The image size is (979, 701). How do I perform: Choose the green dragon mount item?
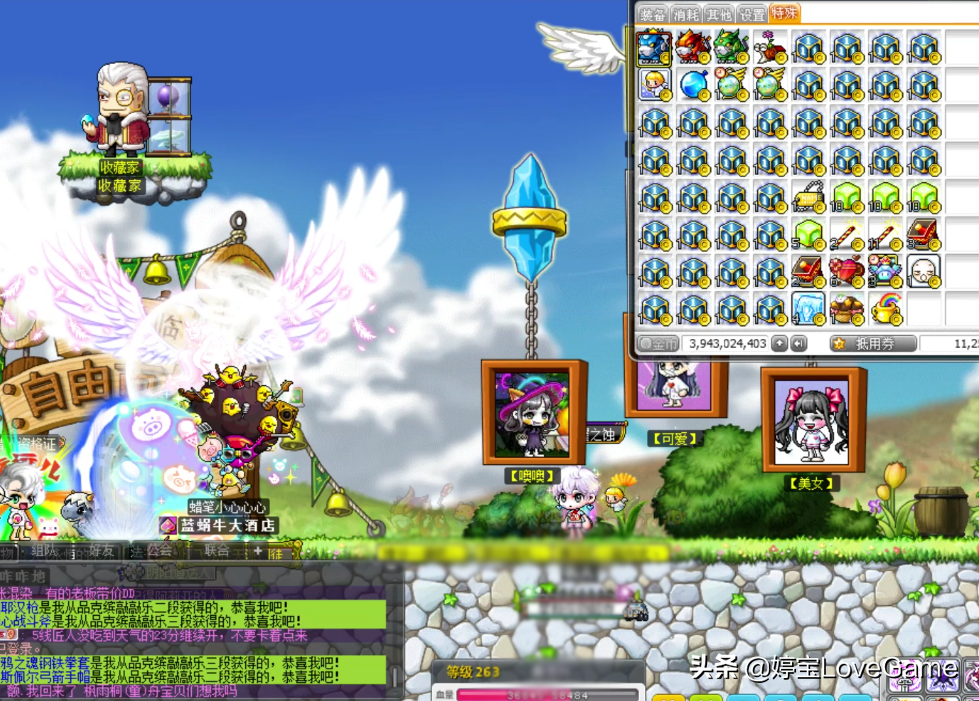coord(730,47)
